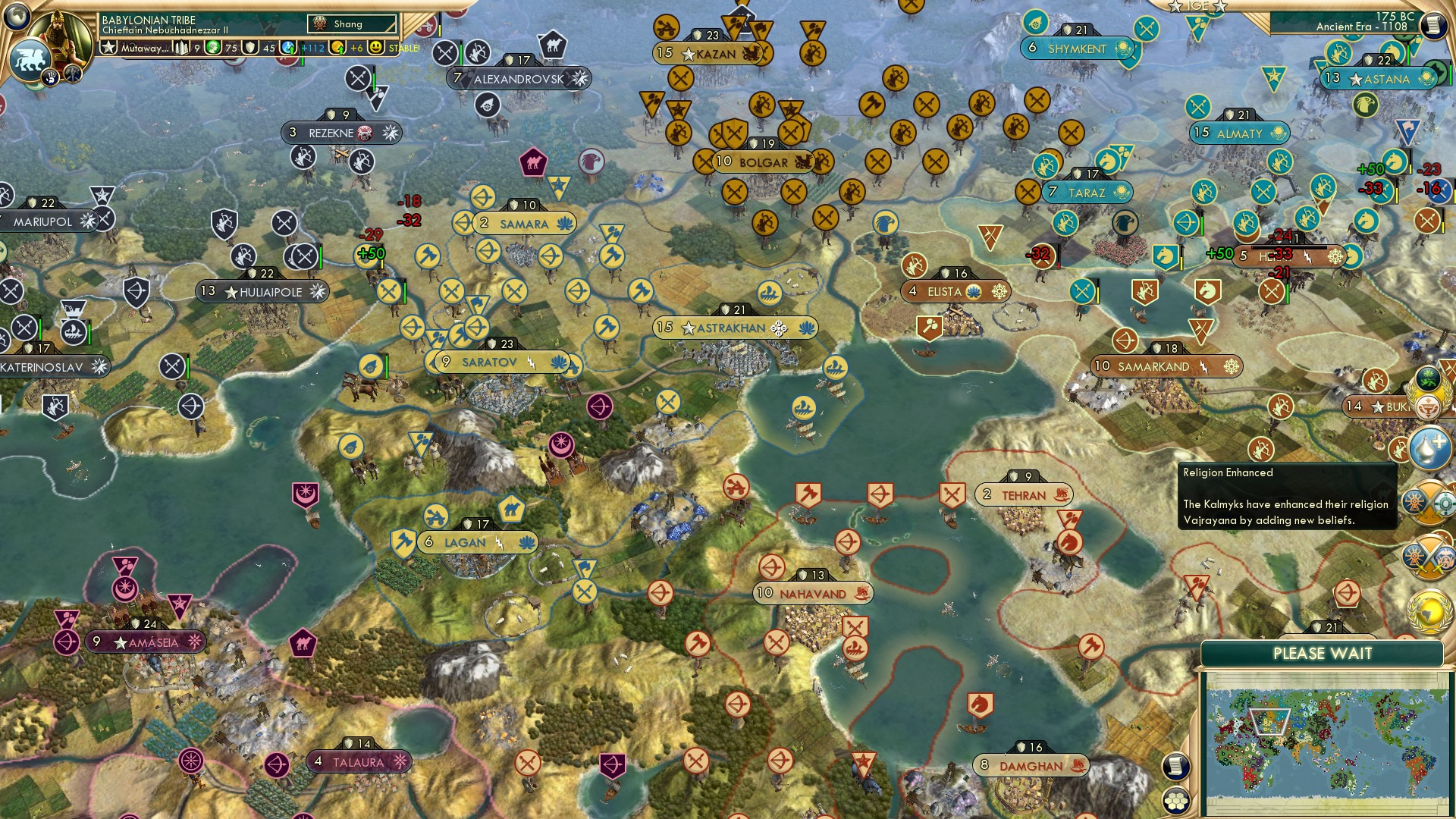This screenshot has height=819, width=1456.
Task: Click the city count buildings icon showing 9
Action: pos(181,46)
